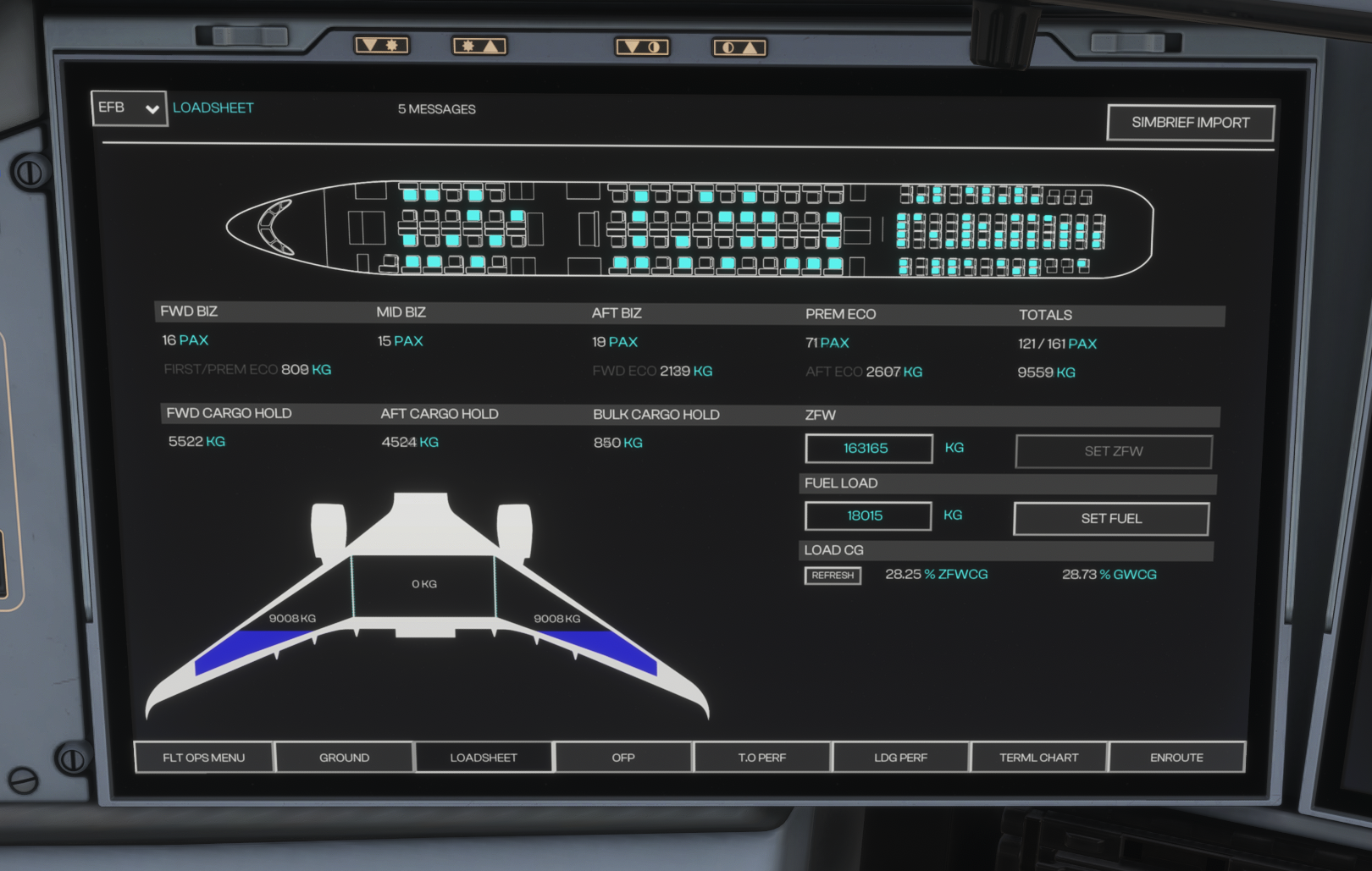Show the TERML CHART page

(x=1038, y=758)
